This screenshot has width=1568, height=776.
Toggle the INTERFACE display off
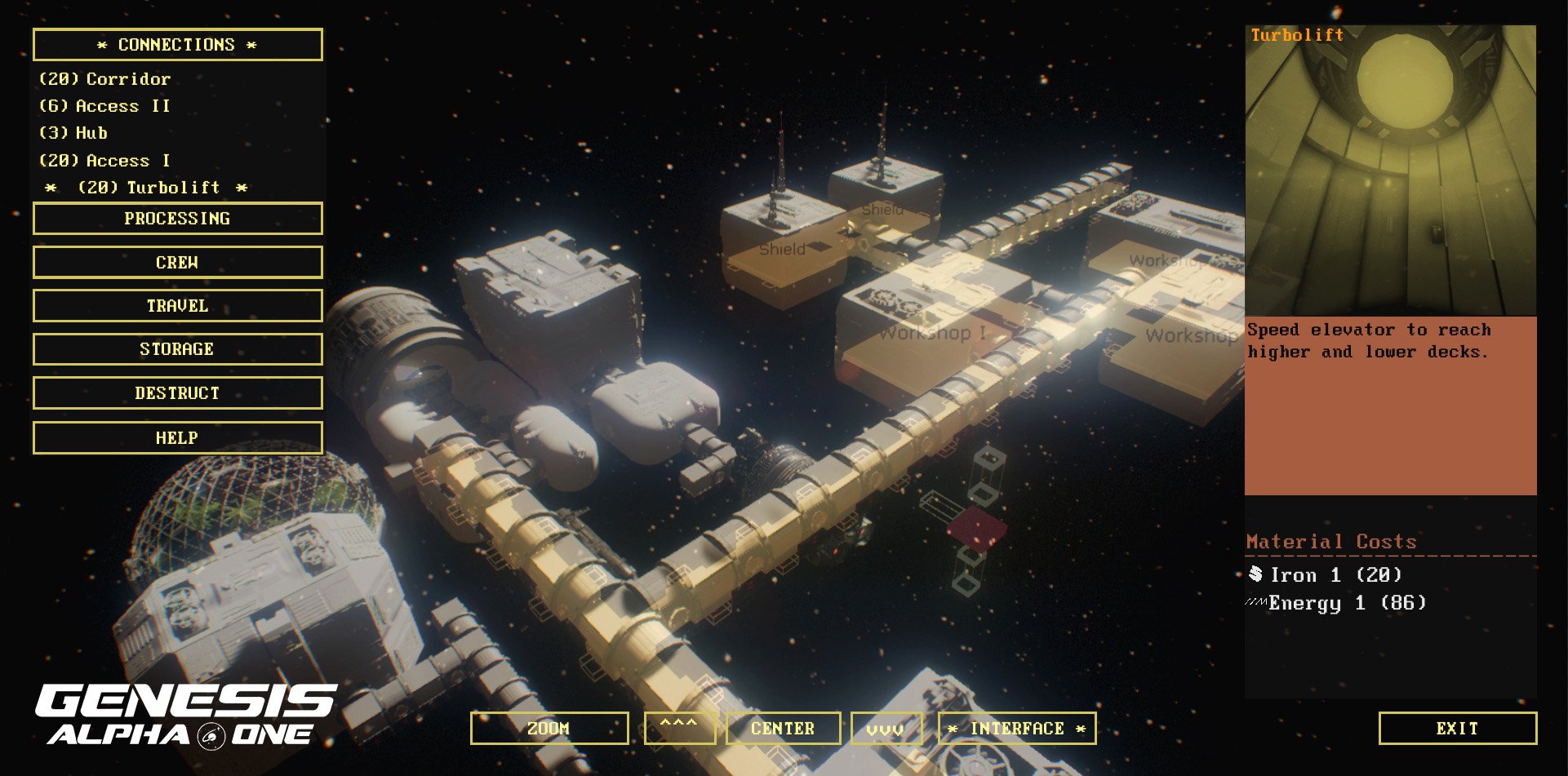(x=1017, y=727)
